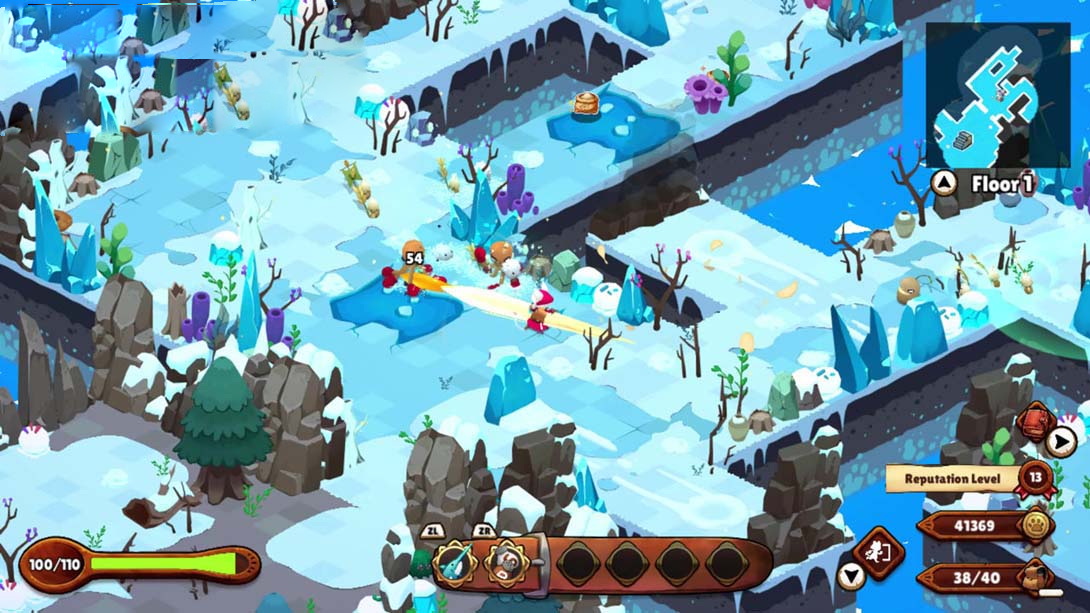Screen dimensions: 1090x613
Task: Open the red journal book icon
Action: 1033,423
